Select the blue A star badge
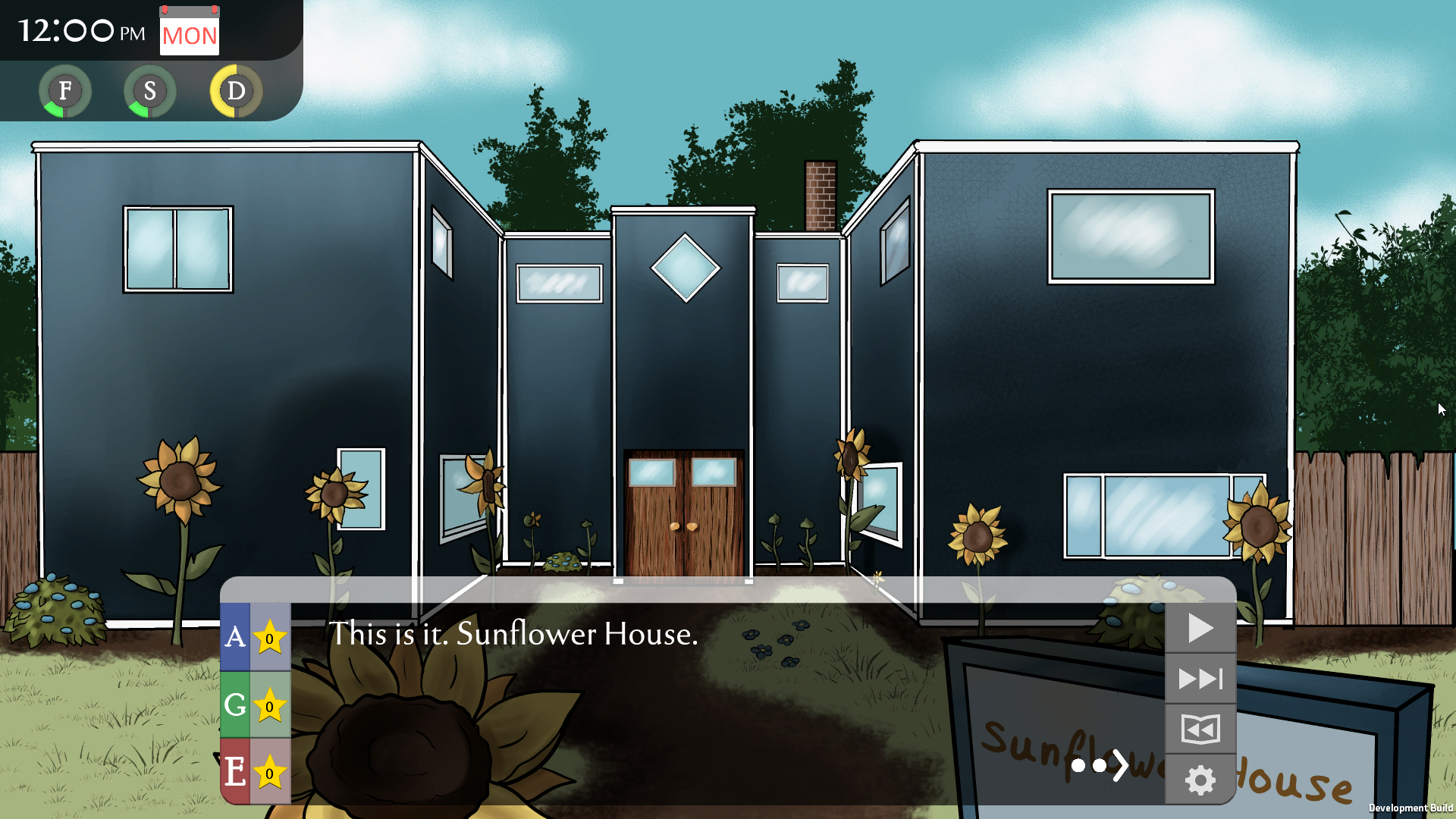 coord(256,637)
